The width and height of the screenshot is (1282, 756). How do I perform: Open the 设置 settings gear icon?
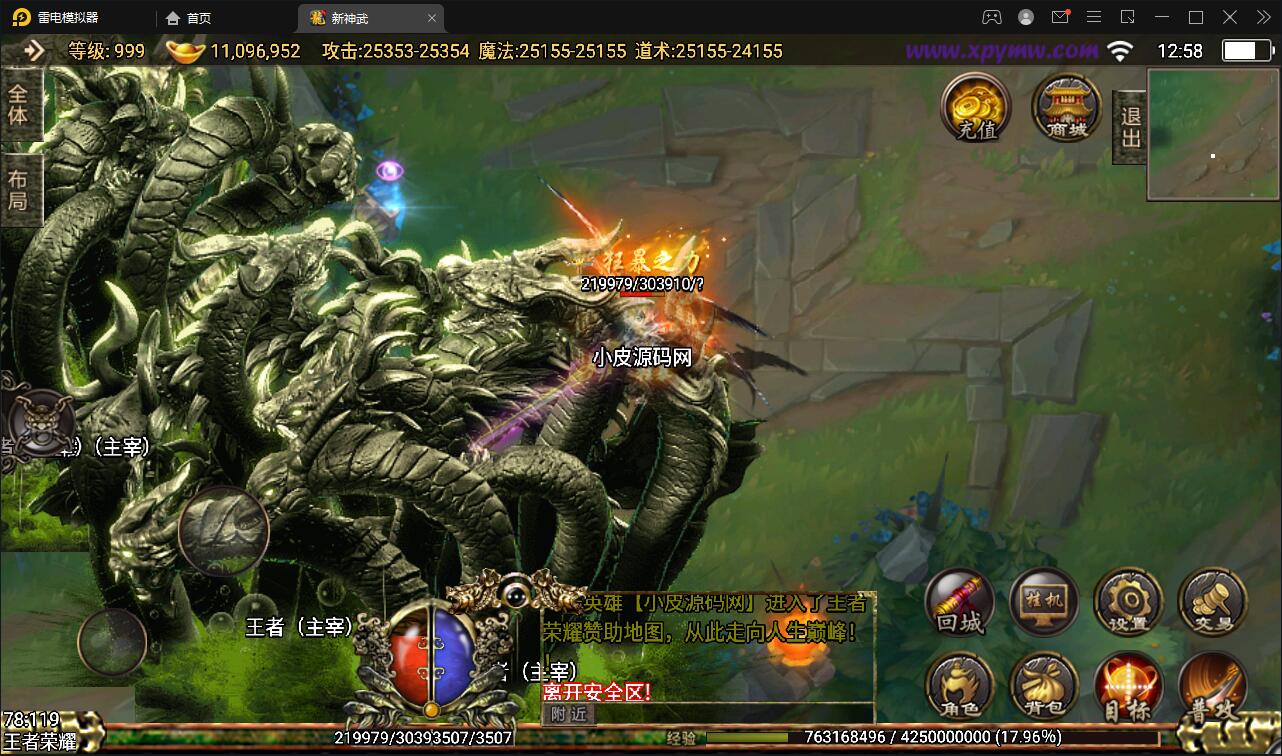(x=1128, y=602)
